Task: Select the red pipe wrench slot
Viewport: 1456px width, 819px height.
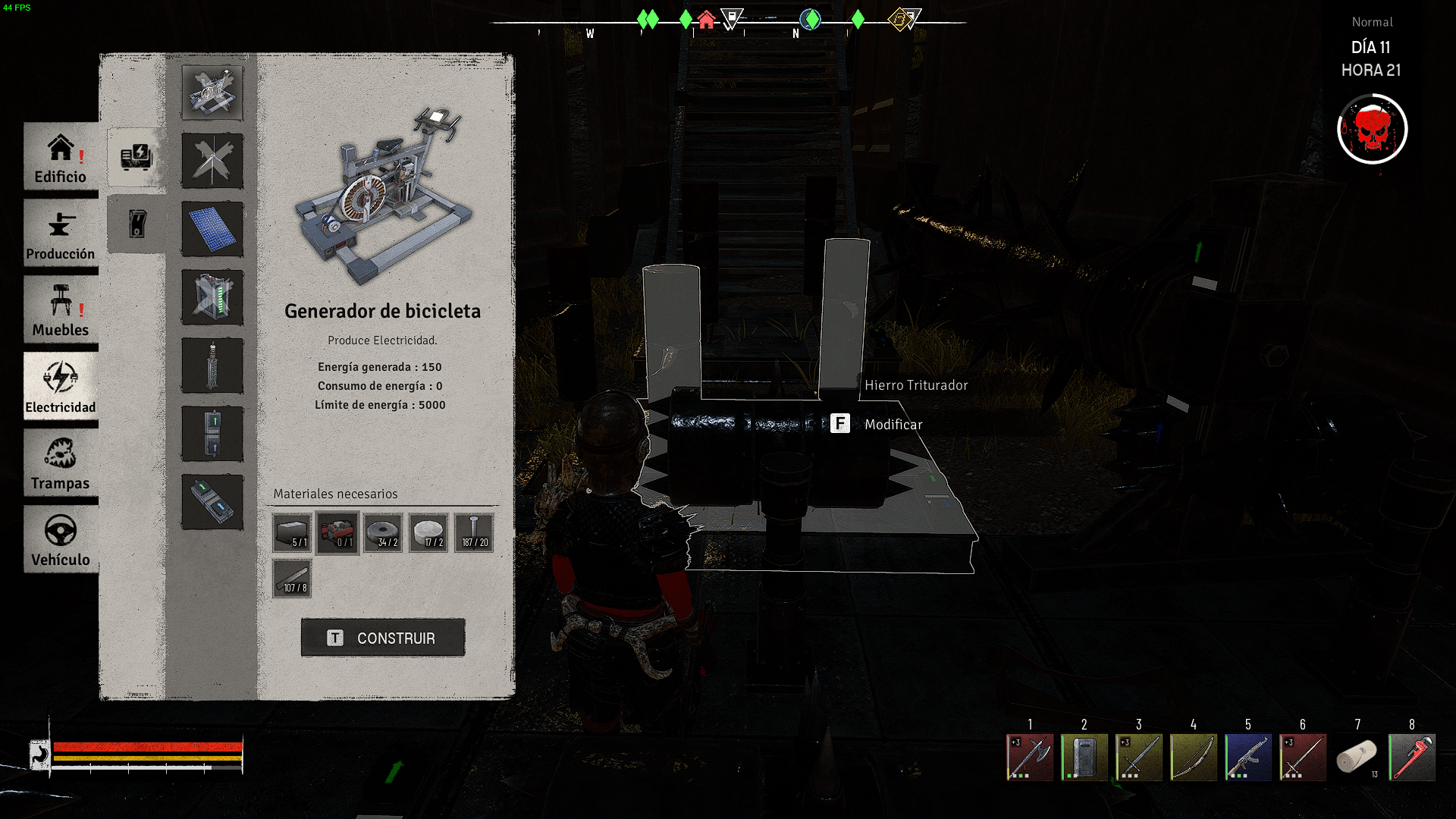Action: pos(1412,757)
